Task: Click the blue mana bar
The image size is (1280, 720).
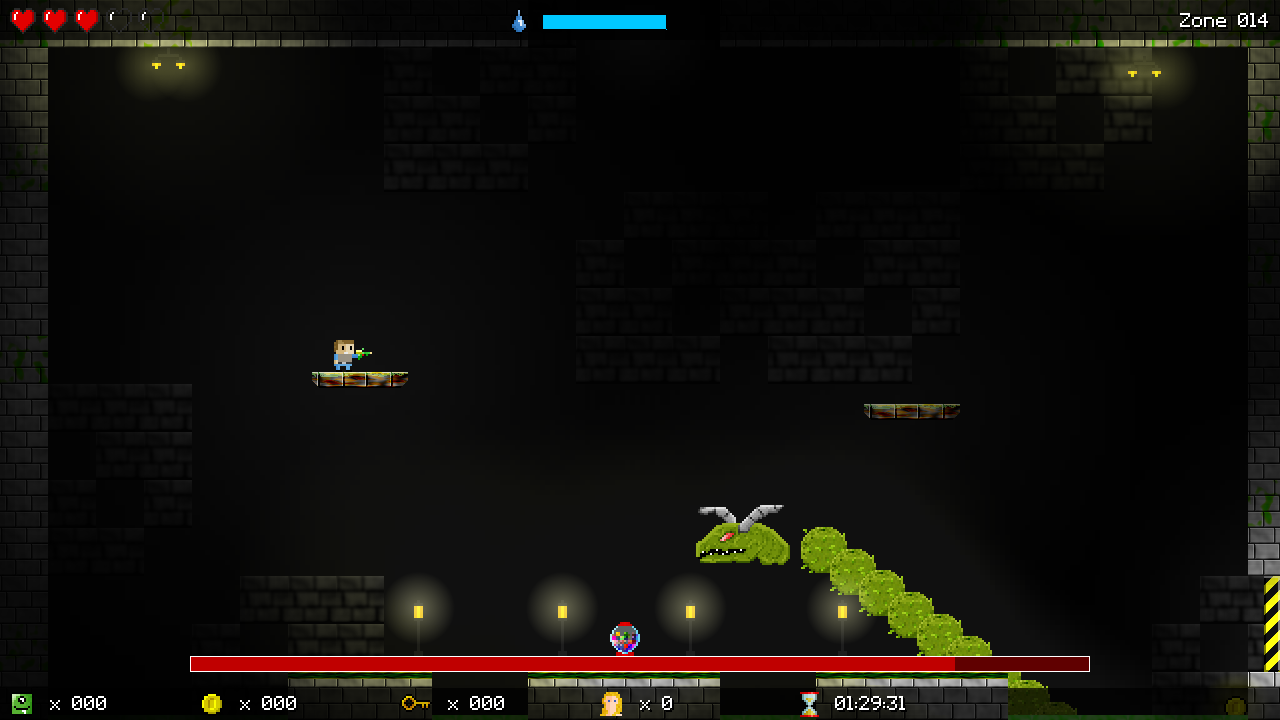Action: pos(604,20)
